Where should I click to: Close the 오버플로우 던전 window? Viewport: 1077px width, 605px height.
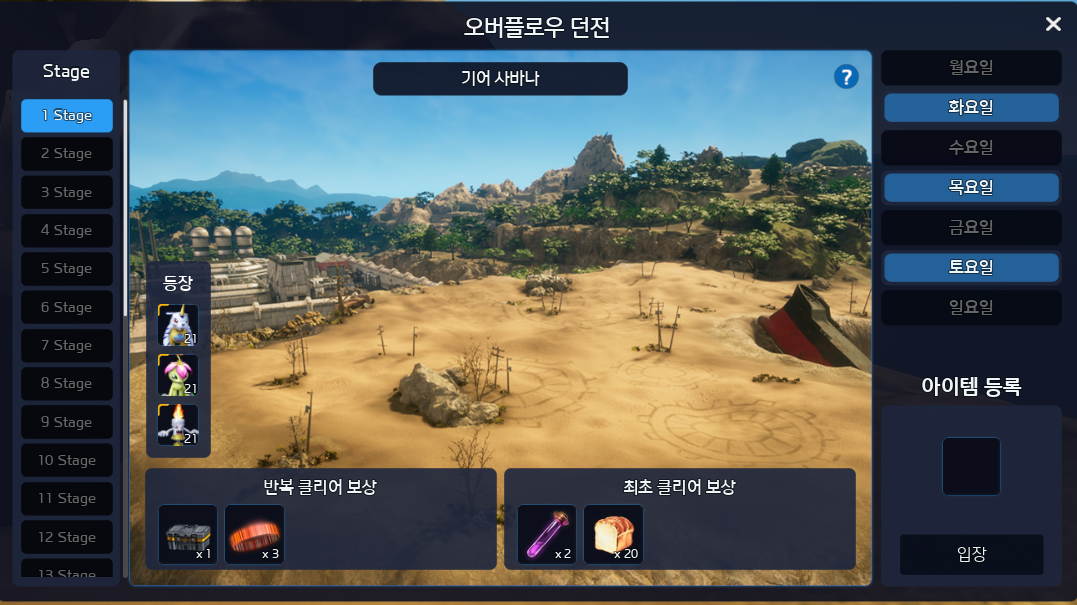[x=1053, y=24]
